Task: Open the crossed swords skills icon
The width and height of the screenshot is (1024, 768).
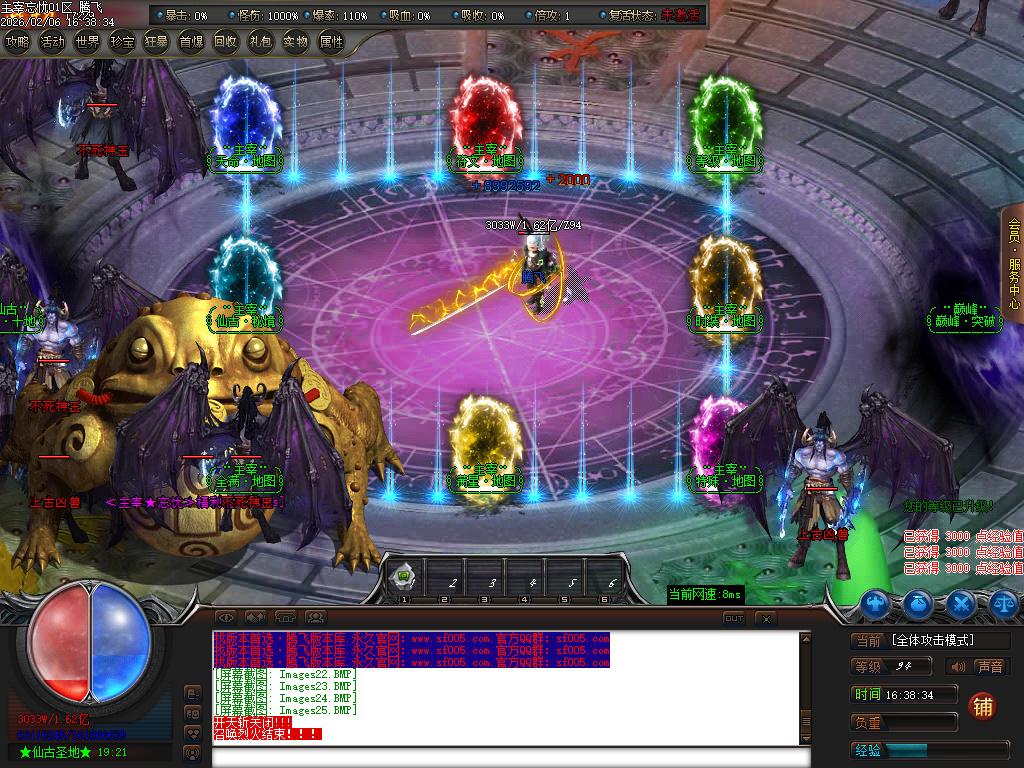Action: click(961, 603)
